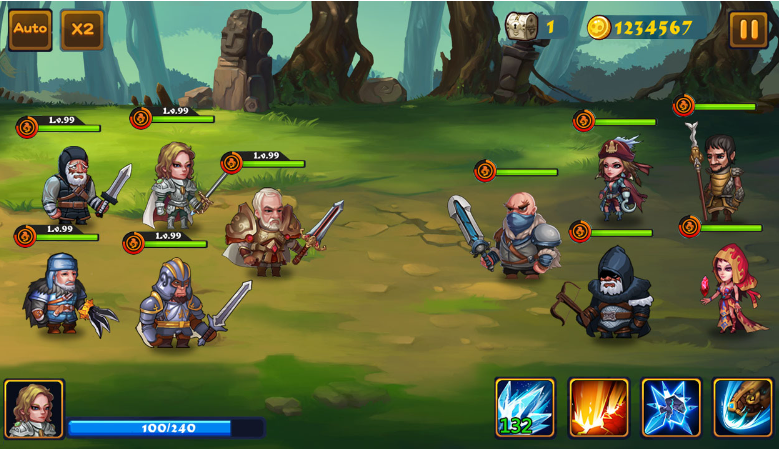The width and height of the screenshot is (779, 450).
Task: Cast the ice shards skill
Action: 525,407
